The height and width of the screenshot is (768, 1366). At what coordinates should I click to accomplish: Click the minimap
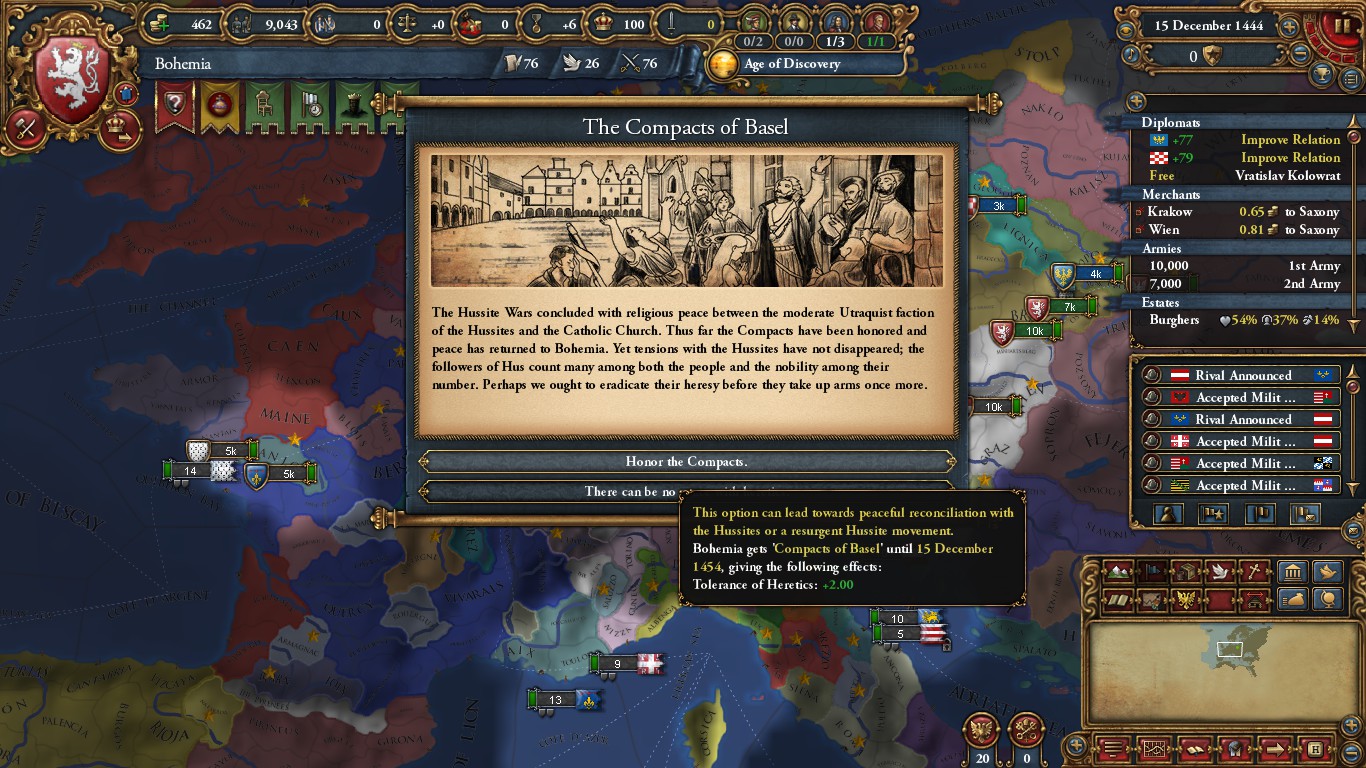pyautogui.click(x=1228, y=660)
